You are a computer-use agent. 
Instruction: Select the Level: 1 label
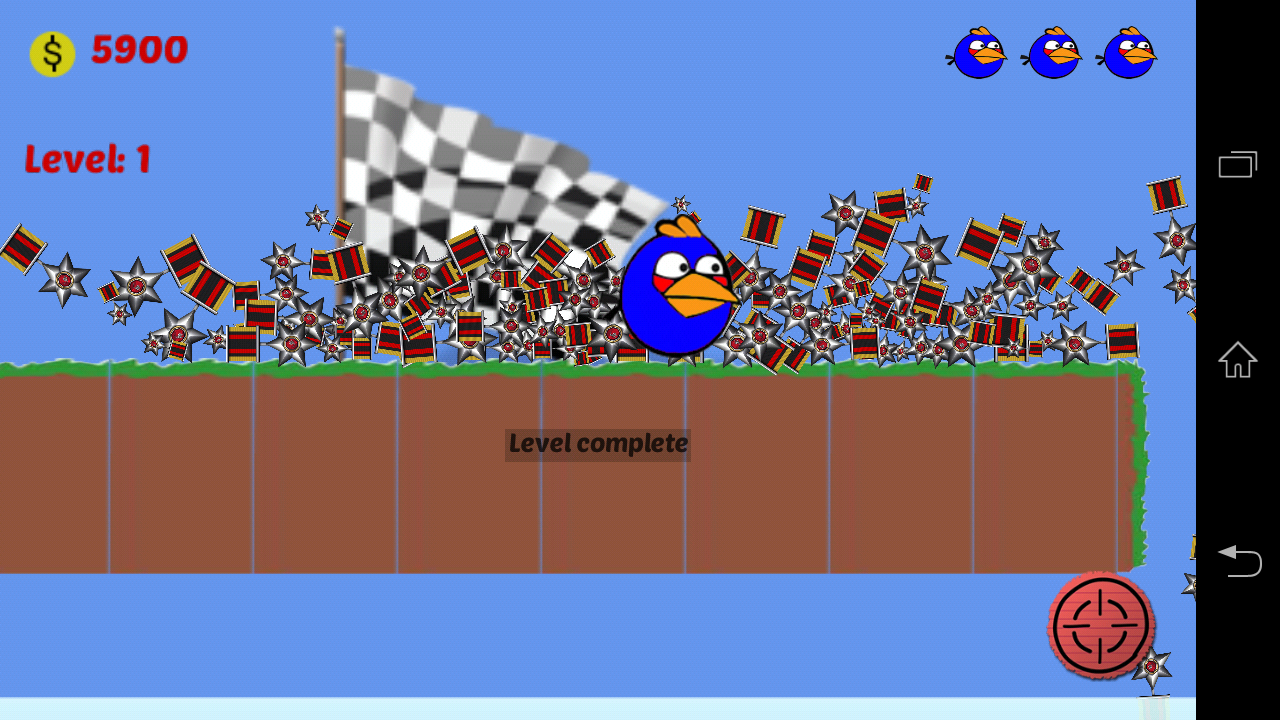point(87,158)
